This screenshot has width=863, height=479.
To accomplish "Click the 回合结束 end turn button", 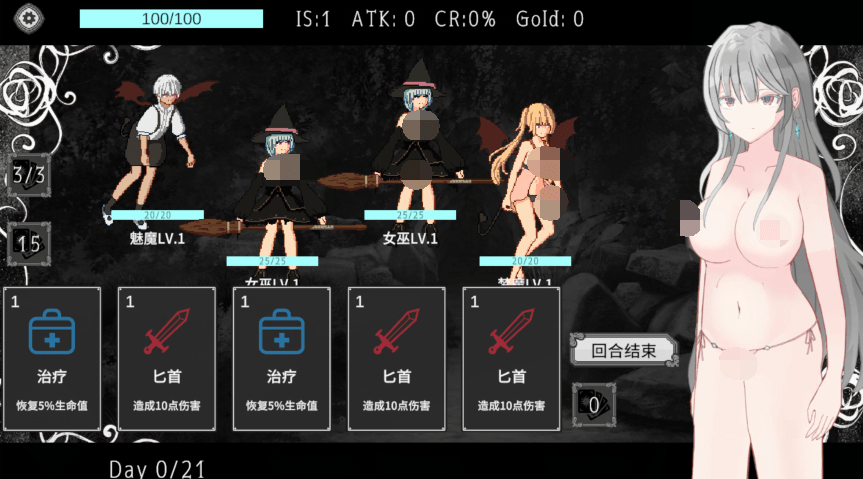I will coord(623,350).
